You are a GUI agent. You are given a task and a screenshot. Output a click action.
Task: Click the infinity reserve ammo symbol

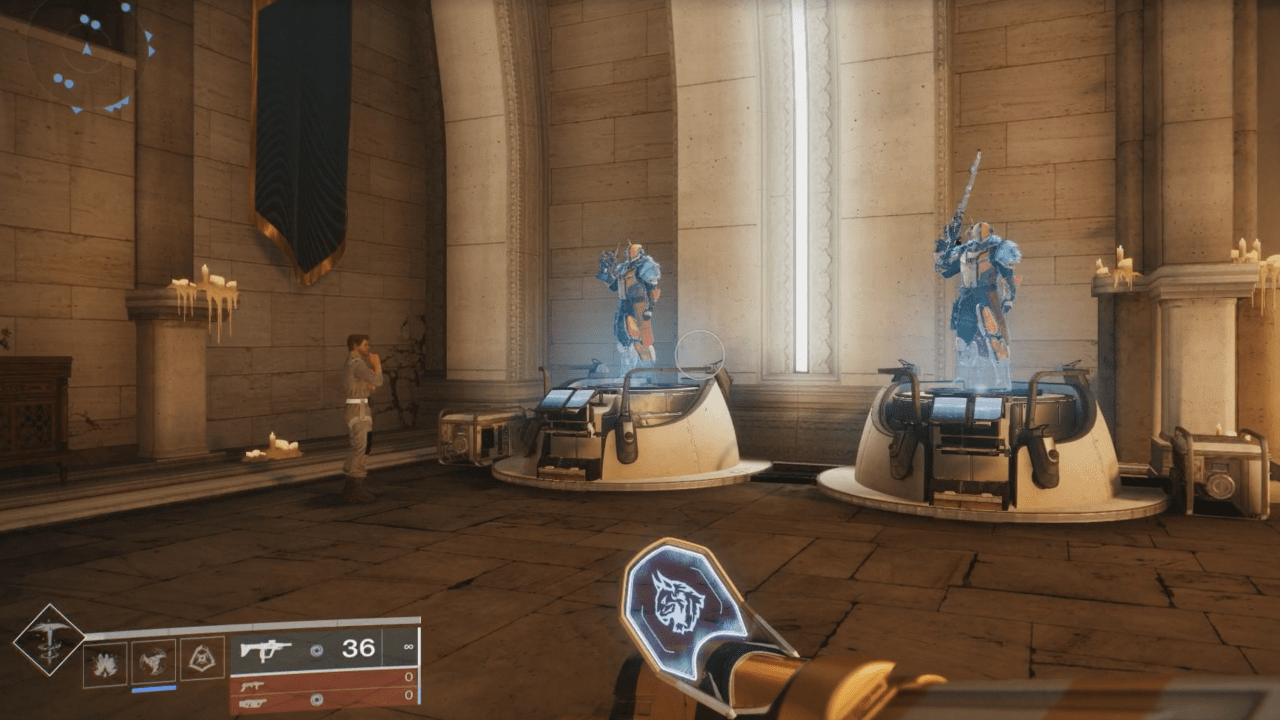(x=409, y=647)
